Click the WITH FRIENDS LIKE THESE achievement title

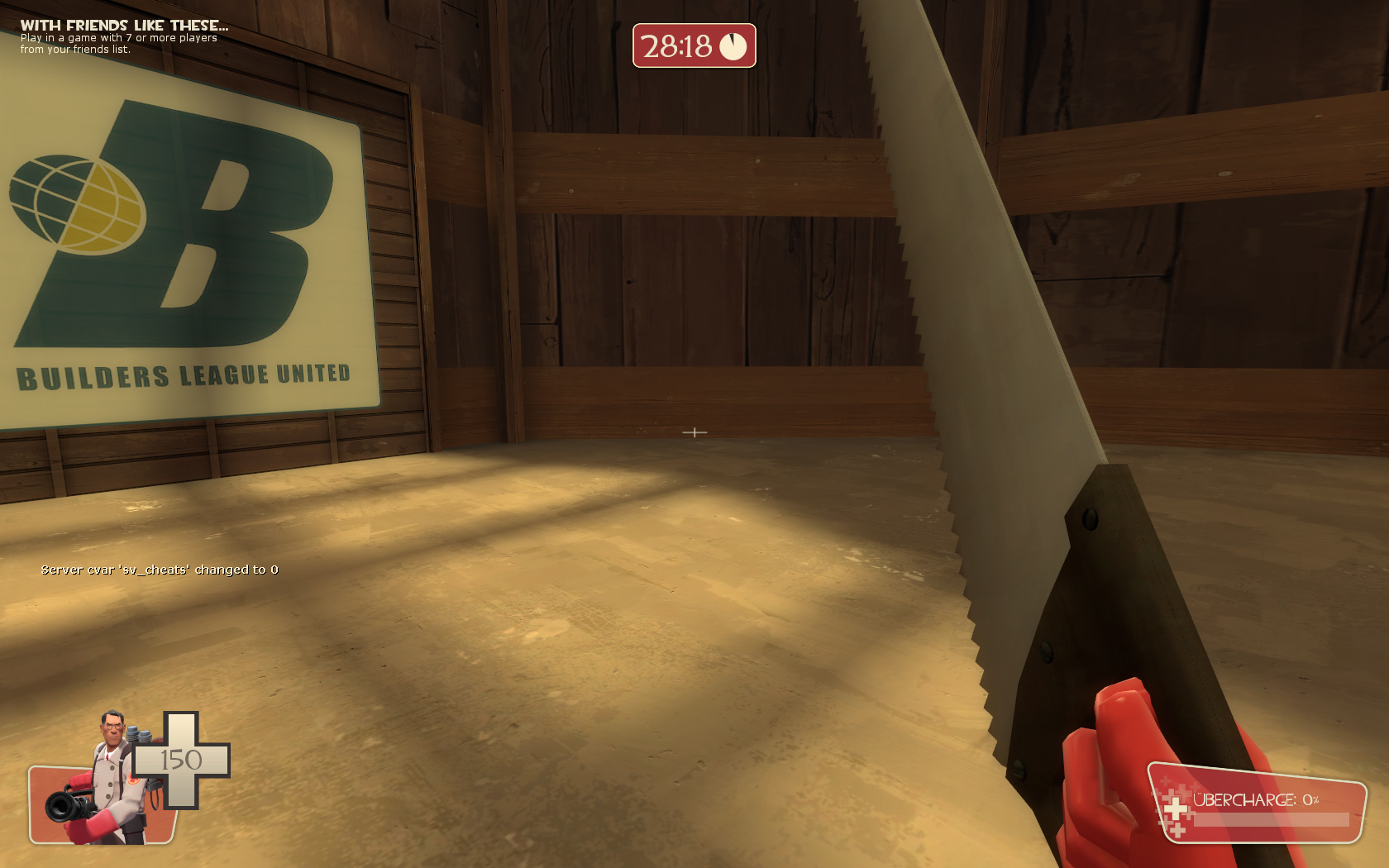(x=124, y=25)
